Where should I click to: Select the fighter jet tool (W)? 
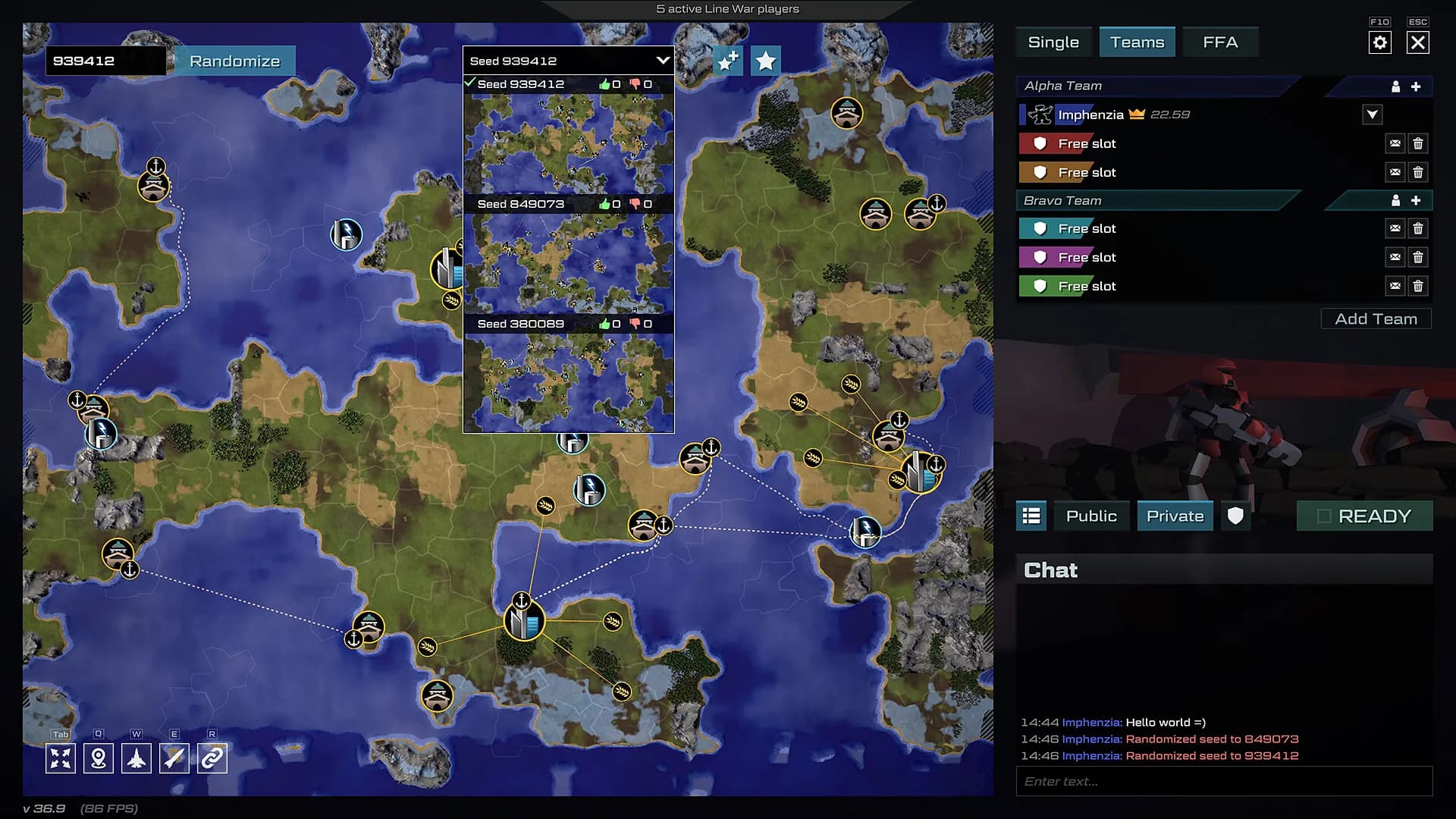pos(136,757)
